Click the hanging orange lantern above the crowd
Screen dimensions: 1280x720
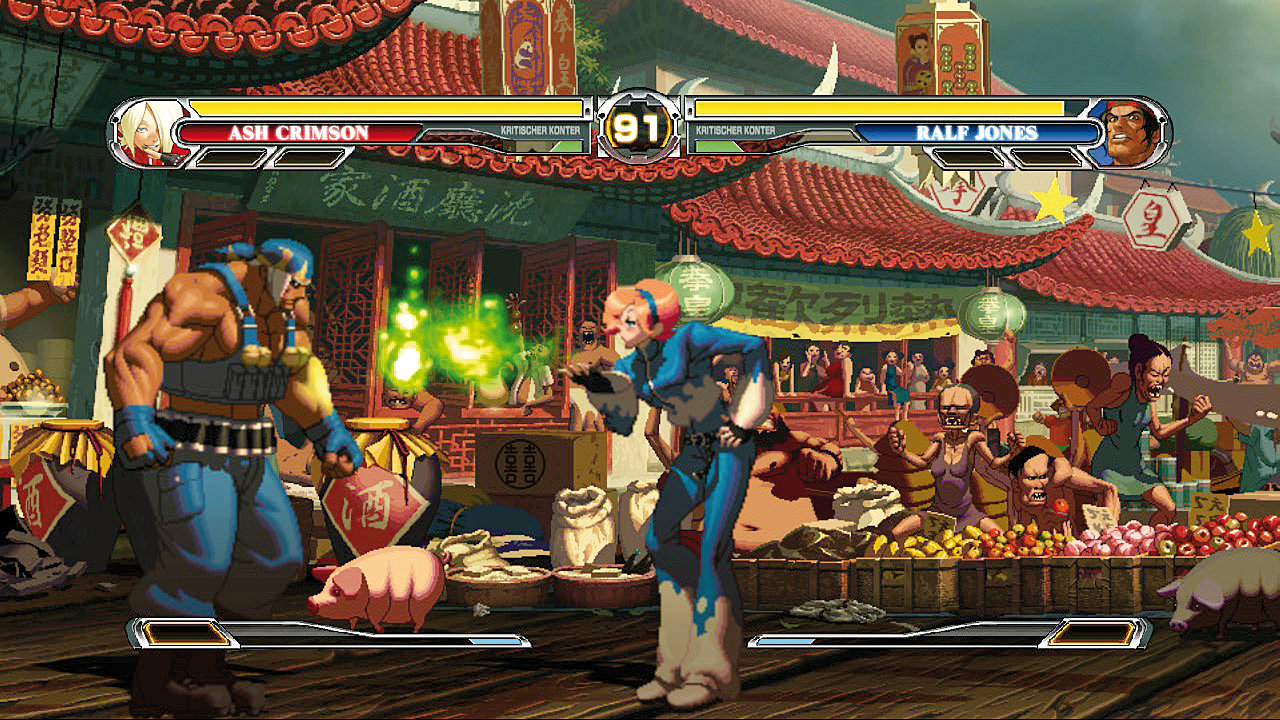click(985, 310)
